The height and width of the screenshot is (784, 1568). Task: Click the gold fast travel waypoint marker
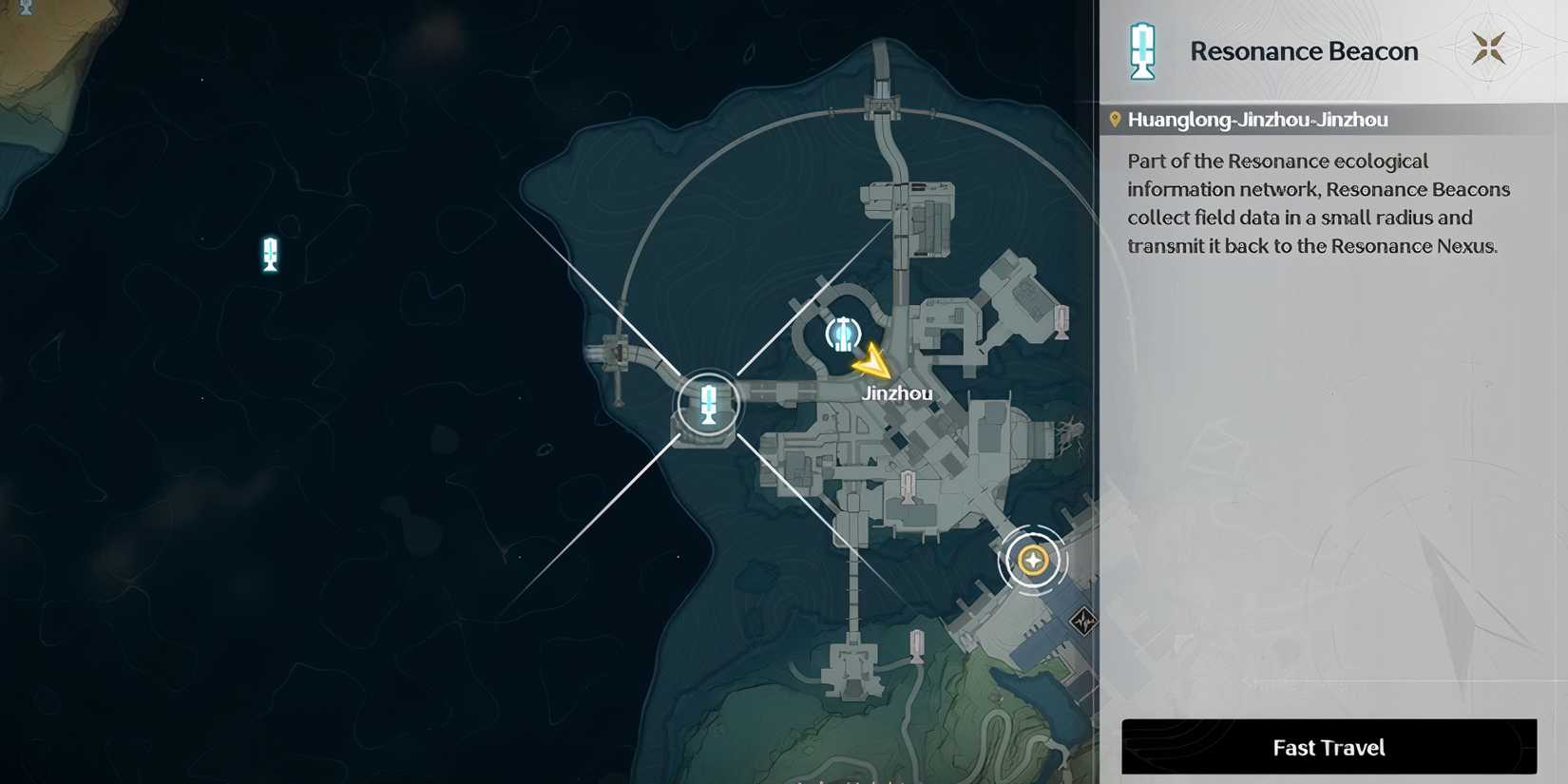pos(1032,560)
